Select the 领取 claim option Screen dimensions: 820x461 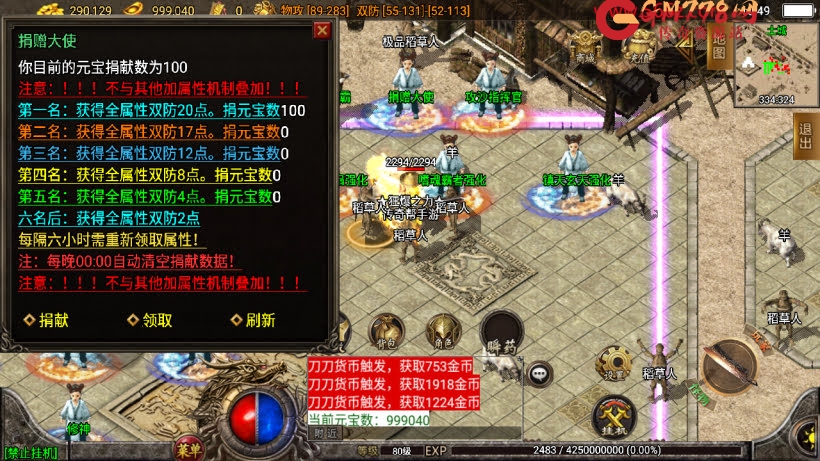click(x=150, y=320)
